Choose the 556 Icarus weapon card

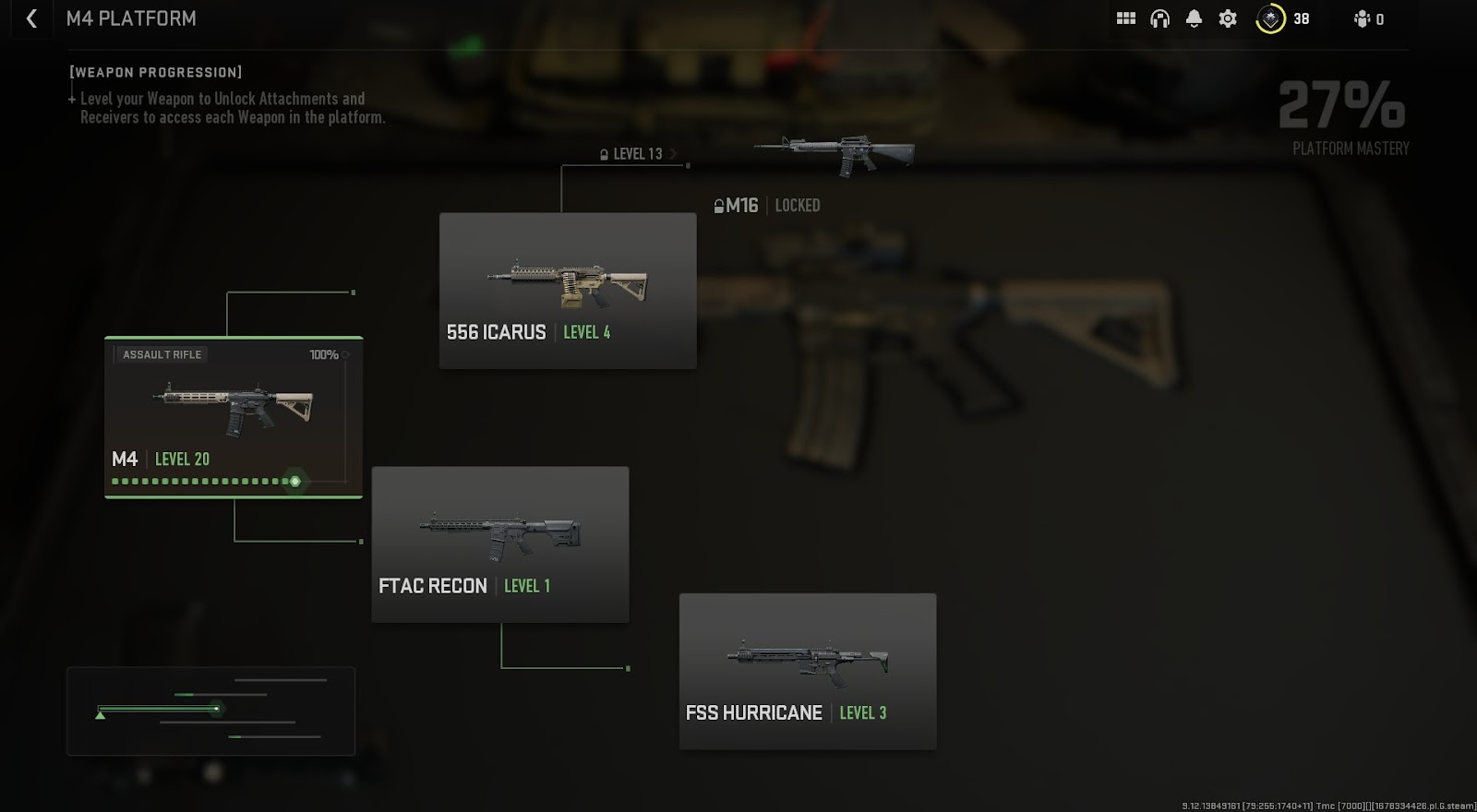point(568,291)
